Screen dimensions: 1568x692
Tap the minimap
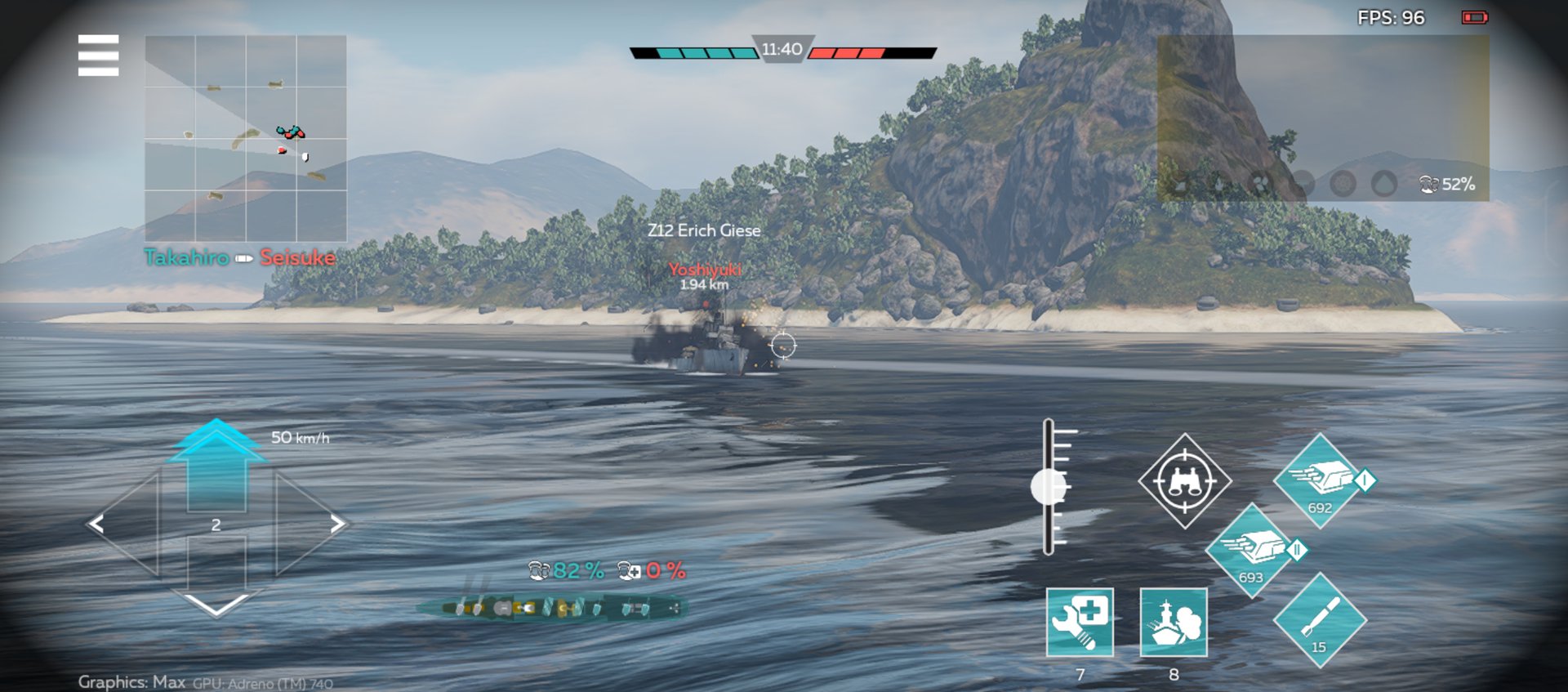click(x=246, y=138)
